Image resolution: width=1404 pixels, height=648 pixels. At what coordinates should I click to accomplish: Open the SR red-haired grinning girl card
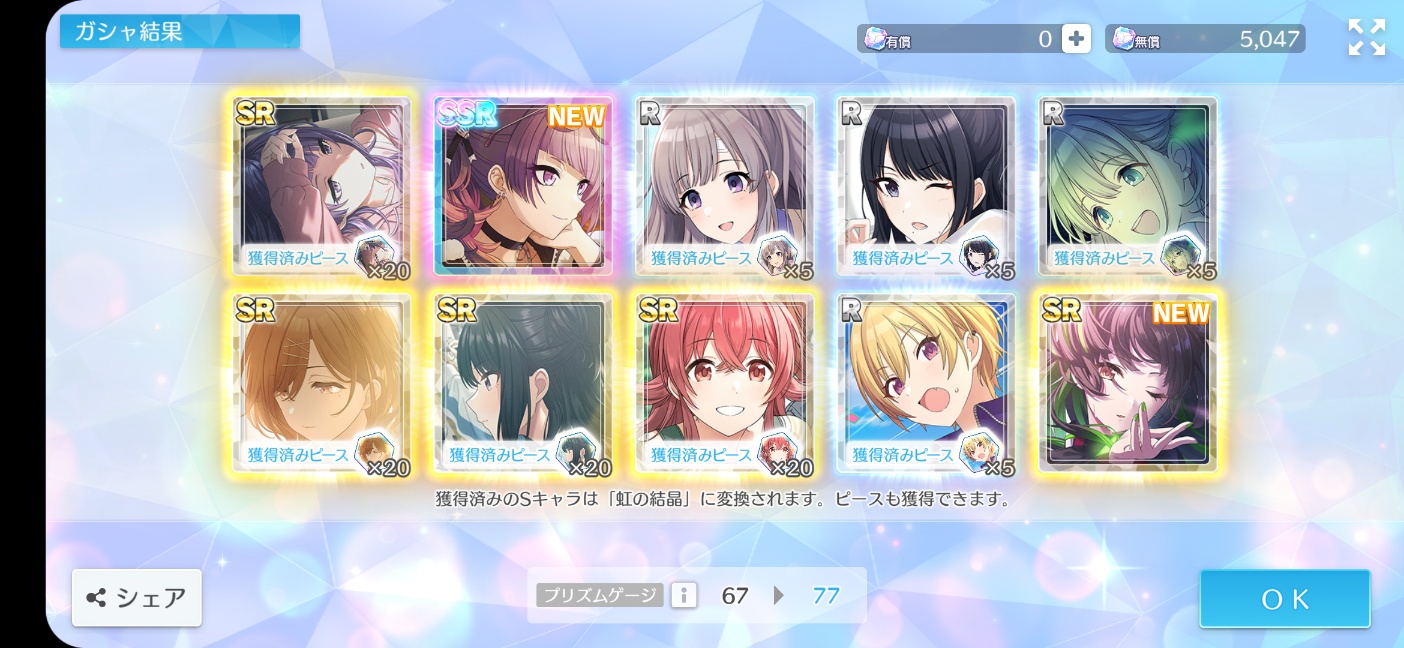click(x=725, y=383)
